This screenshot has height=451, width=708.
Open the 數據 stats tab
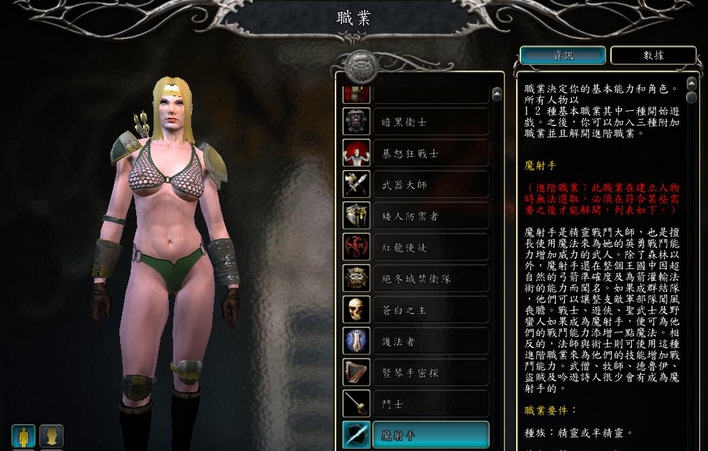coord(652,56)
